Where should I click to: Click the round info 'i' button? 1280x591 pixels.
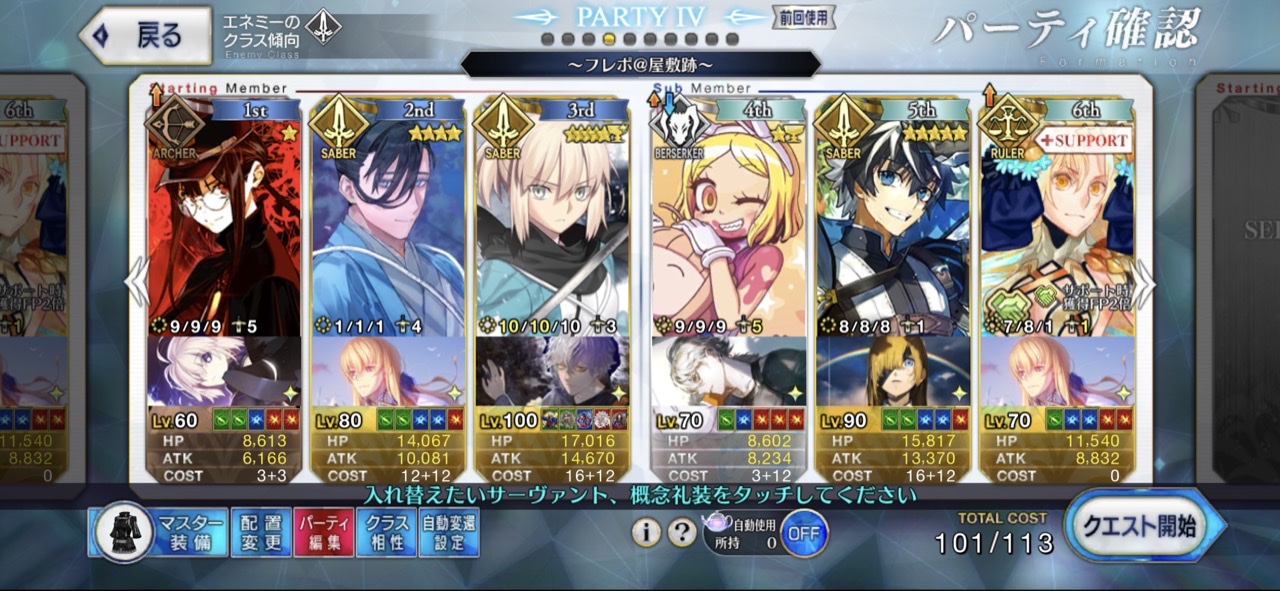[x=646, y=532]
